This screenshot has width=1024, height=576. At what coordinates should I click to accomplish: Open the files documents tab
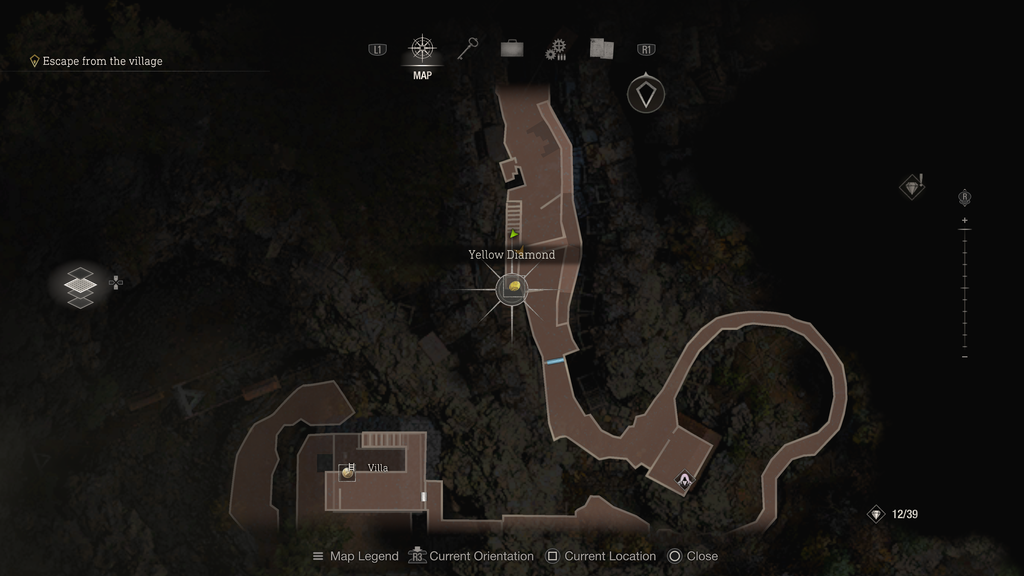click(601, 48)
